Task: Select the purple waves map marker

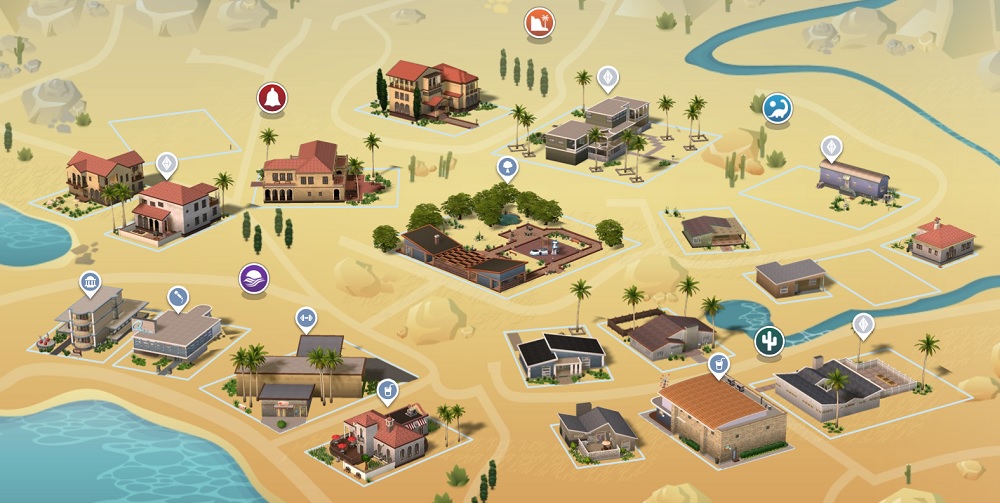Action: click(x=254, y=278)
